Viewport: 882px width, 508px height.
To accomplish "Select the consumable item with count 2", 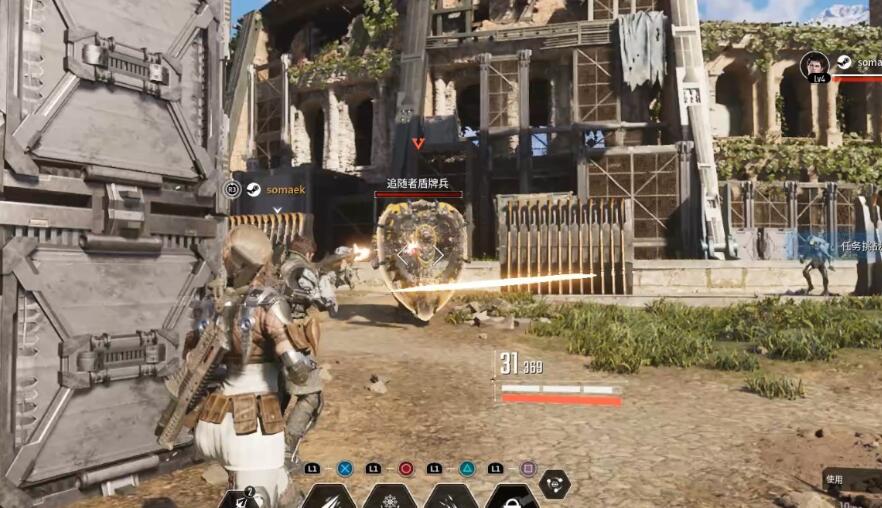I will pyautogui.click(x=243, y=498).
